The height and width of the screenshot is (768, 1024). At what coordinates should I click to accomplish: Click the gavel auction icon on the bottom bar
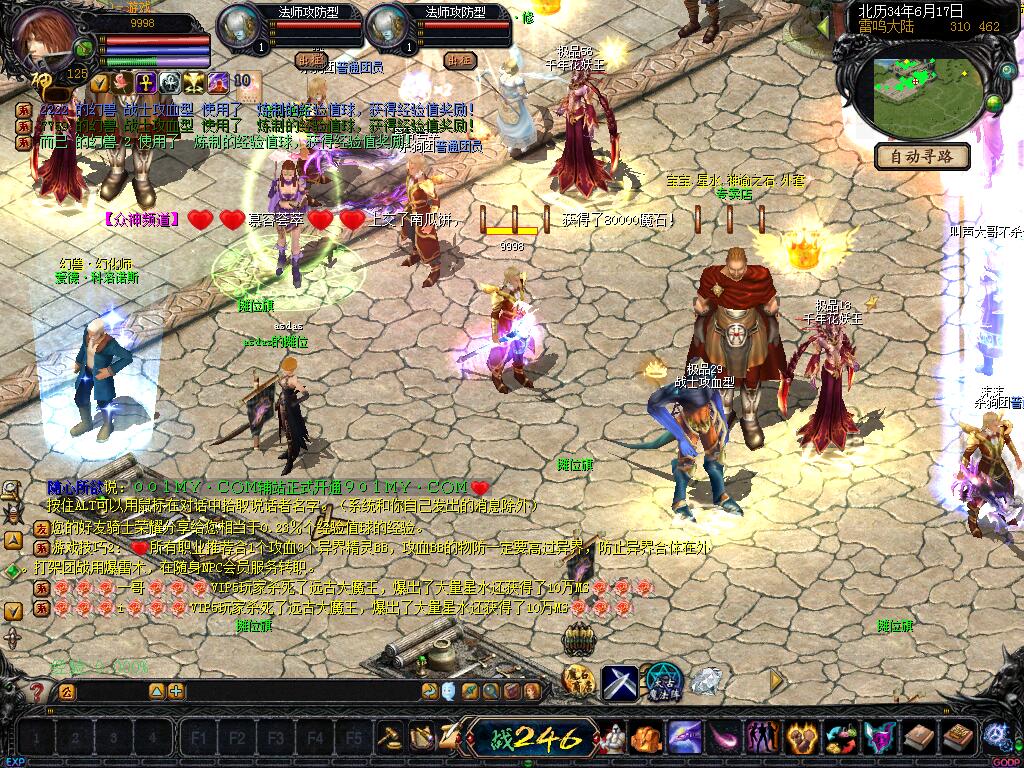click(389, 738)
